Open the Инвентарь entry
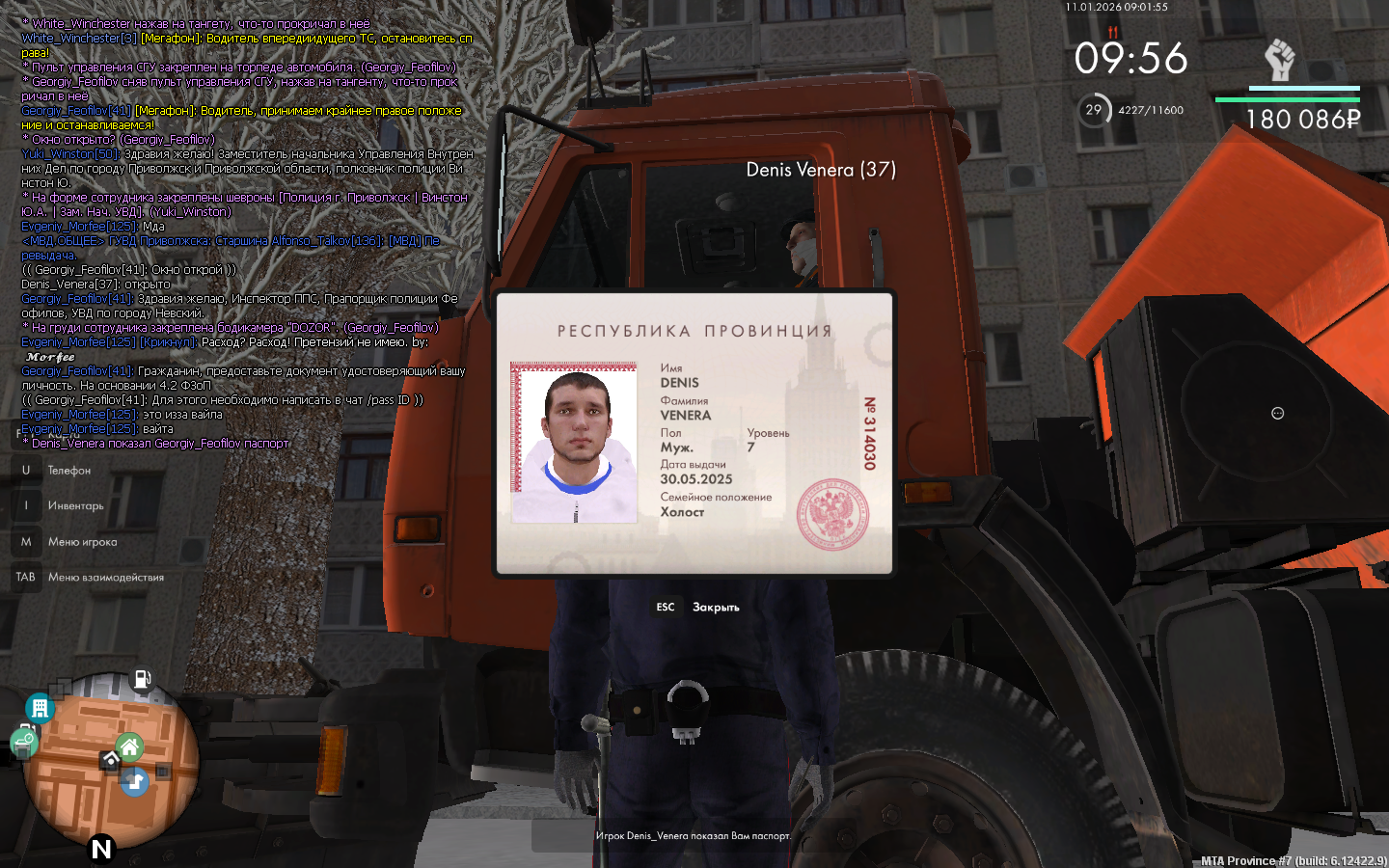Image resolution: width=1389 pixels, height=868 pixels. click(x=75, y=506)
